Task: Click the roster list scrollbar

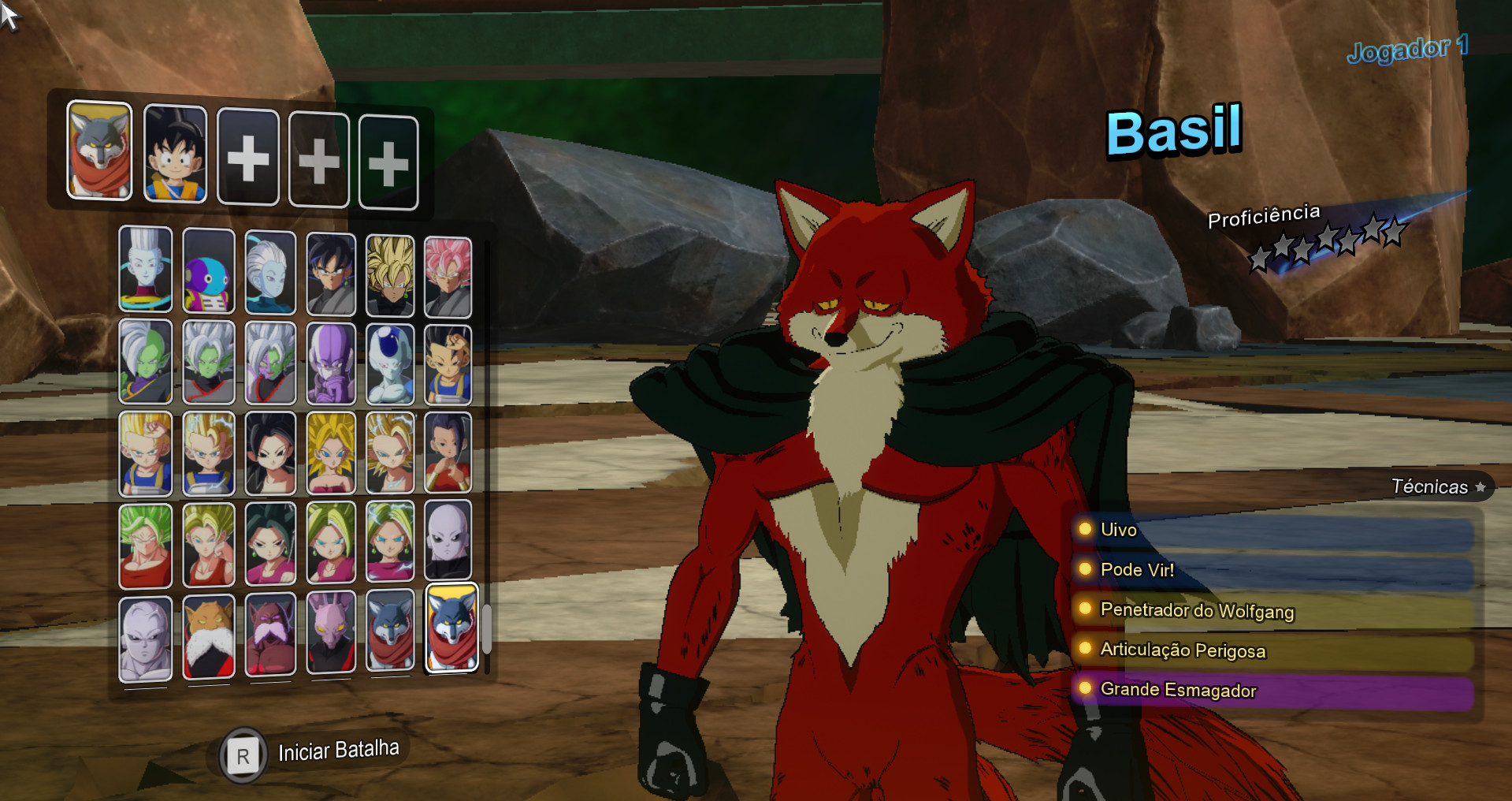Action: 489,627
